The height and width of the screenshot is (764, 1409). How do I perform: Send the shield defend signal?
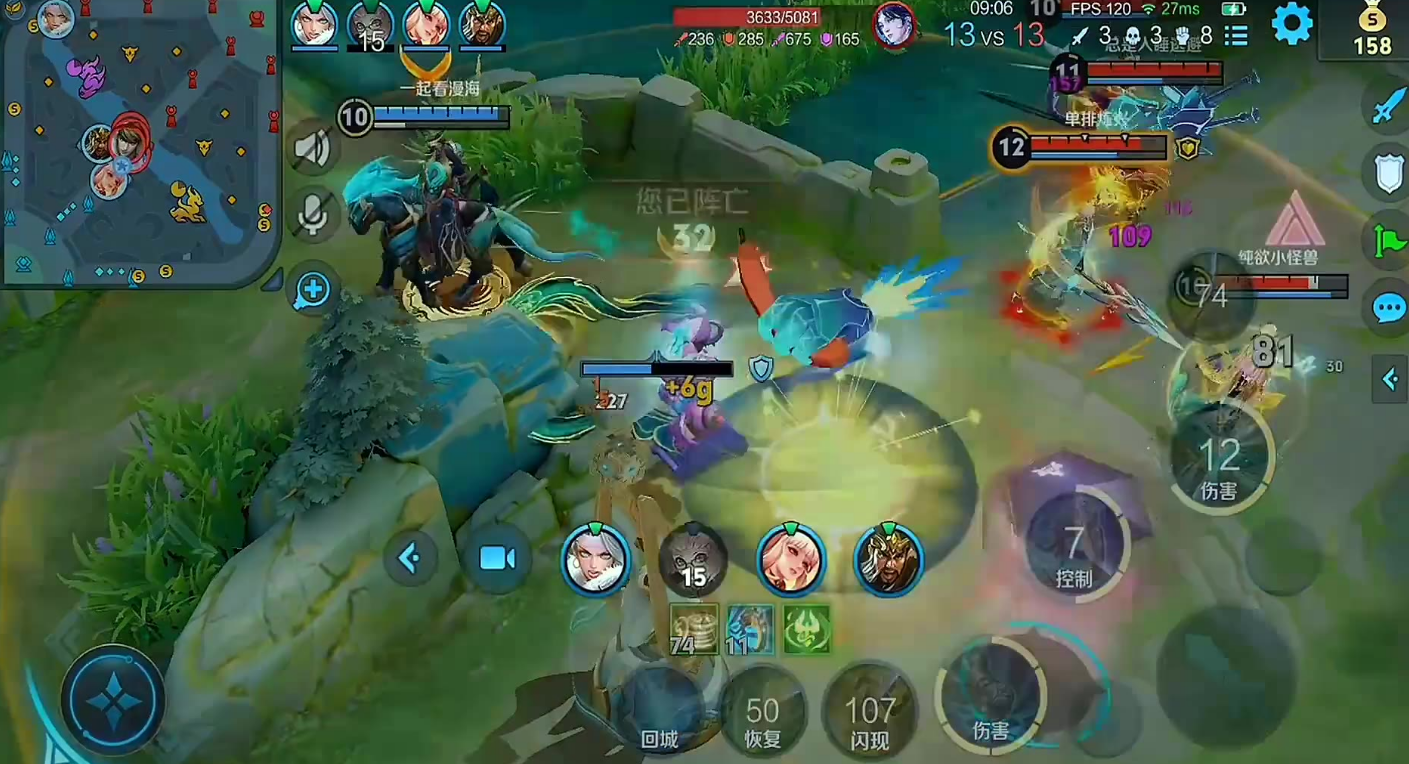click(1389, 172)
